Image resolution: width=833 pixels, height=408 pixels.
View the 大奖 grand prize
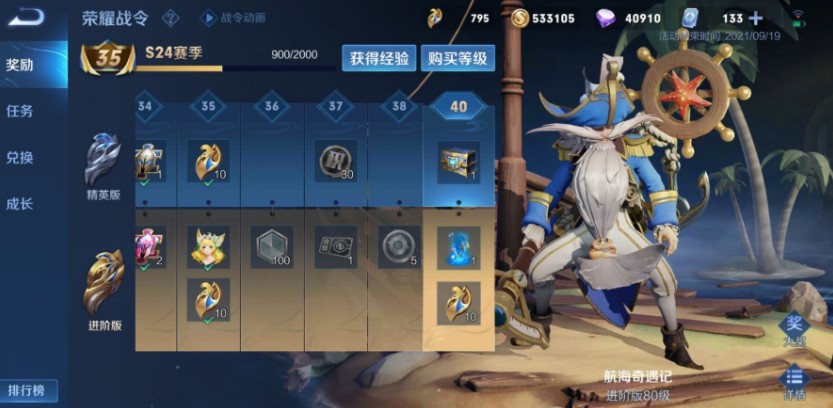pos(793,328)
